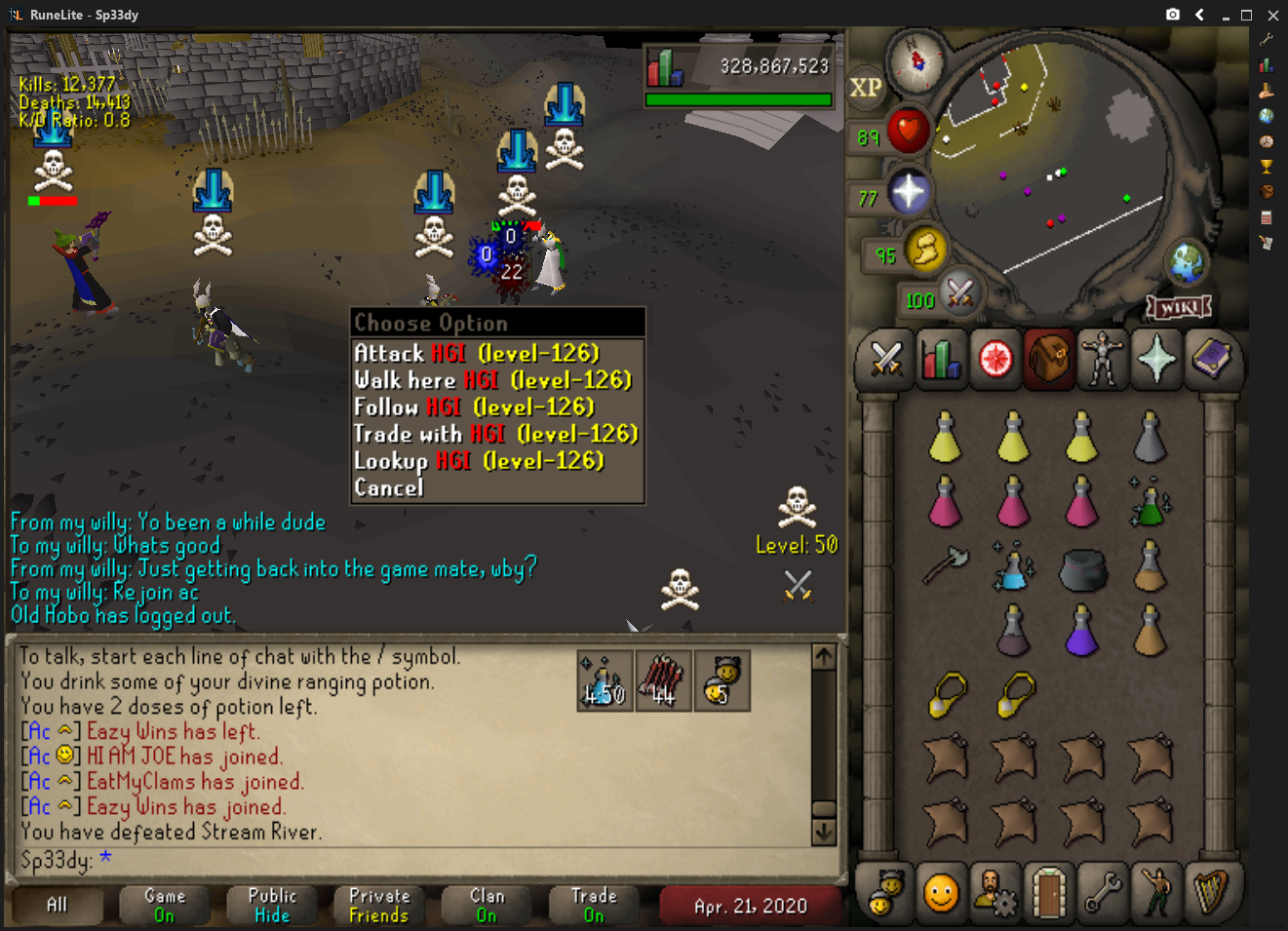Open the Wiki lookup banner
The width and height of the screenshot is (1288, 931).
tap(1179, 308)
